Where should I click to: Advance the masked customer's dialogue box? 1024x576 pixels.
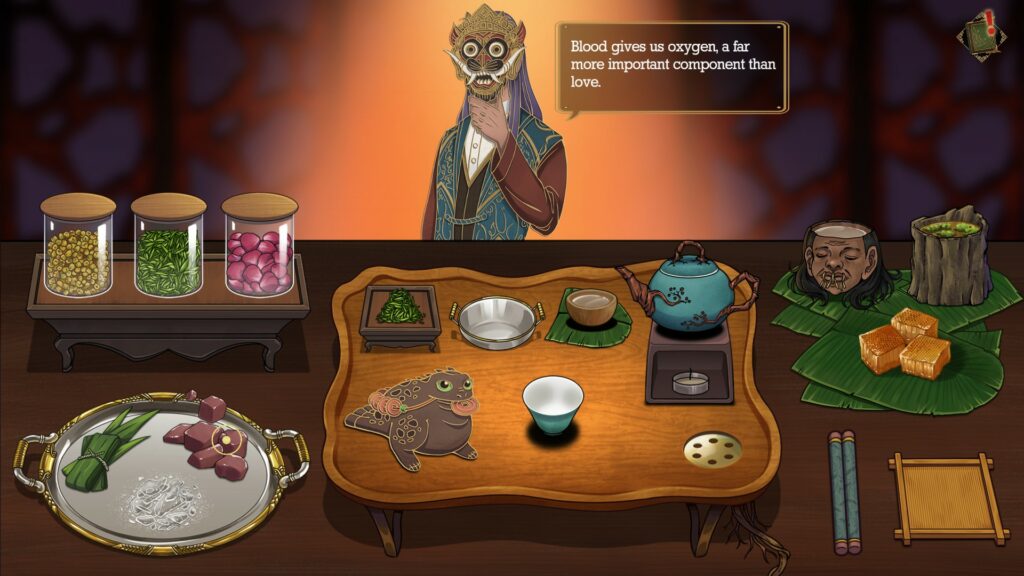[672, 67]
